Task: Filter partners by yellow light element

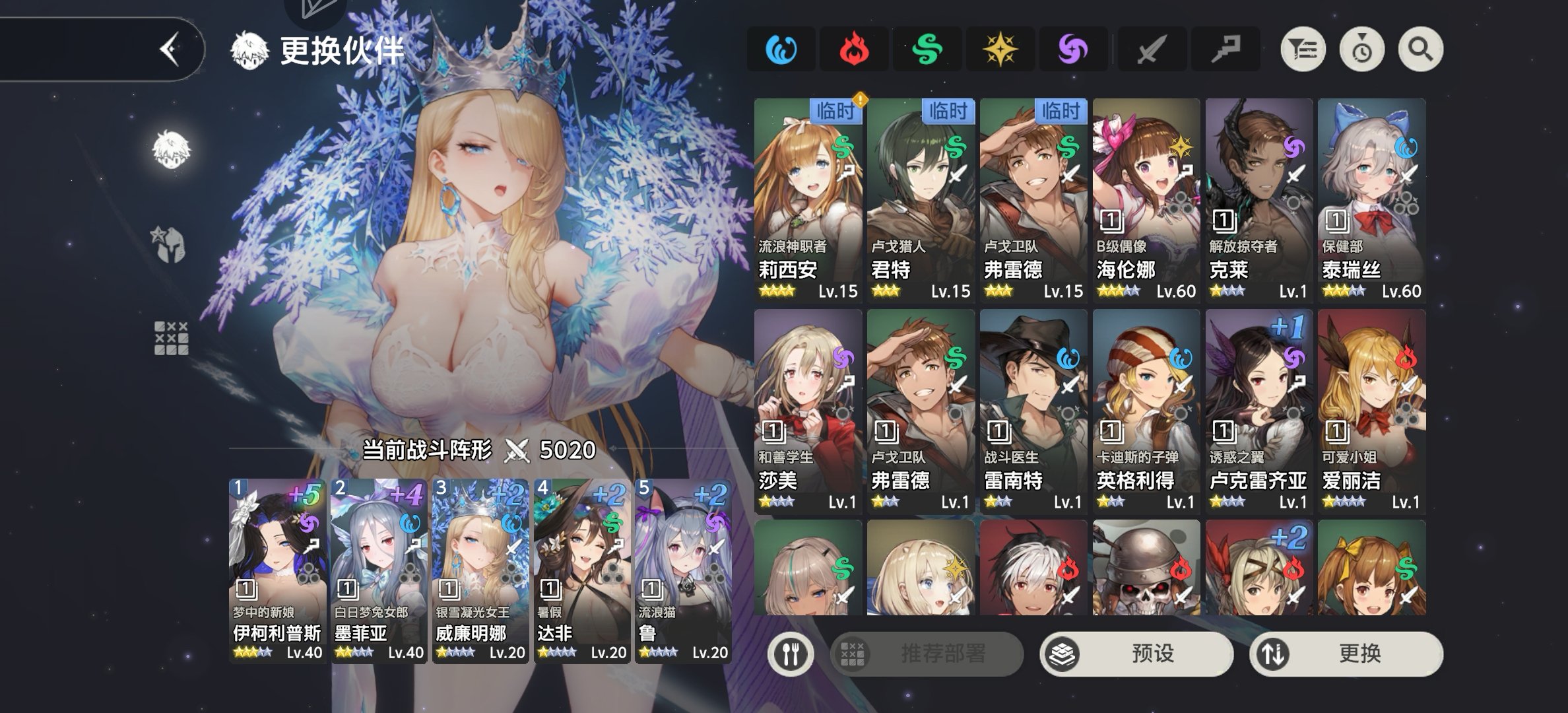Action: pos(1000,50)
